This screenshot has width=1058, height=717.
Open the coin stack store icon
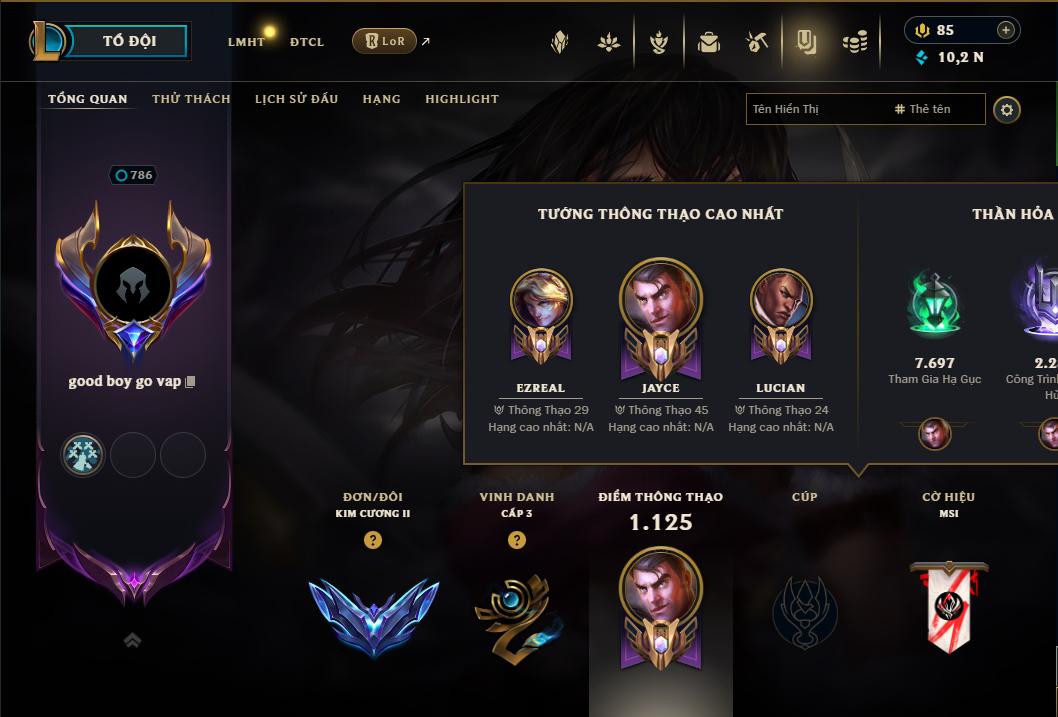(x=854, y=42)
